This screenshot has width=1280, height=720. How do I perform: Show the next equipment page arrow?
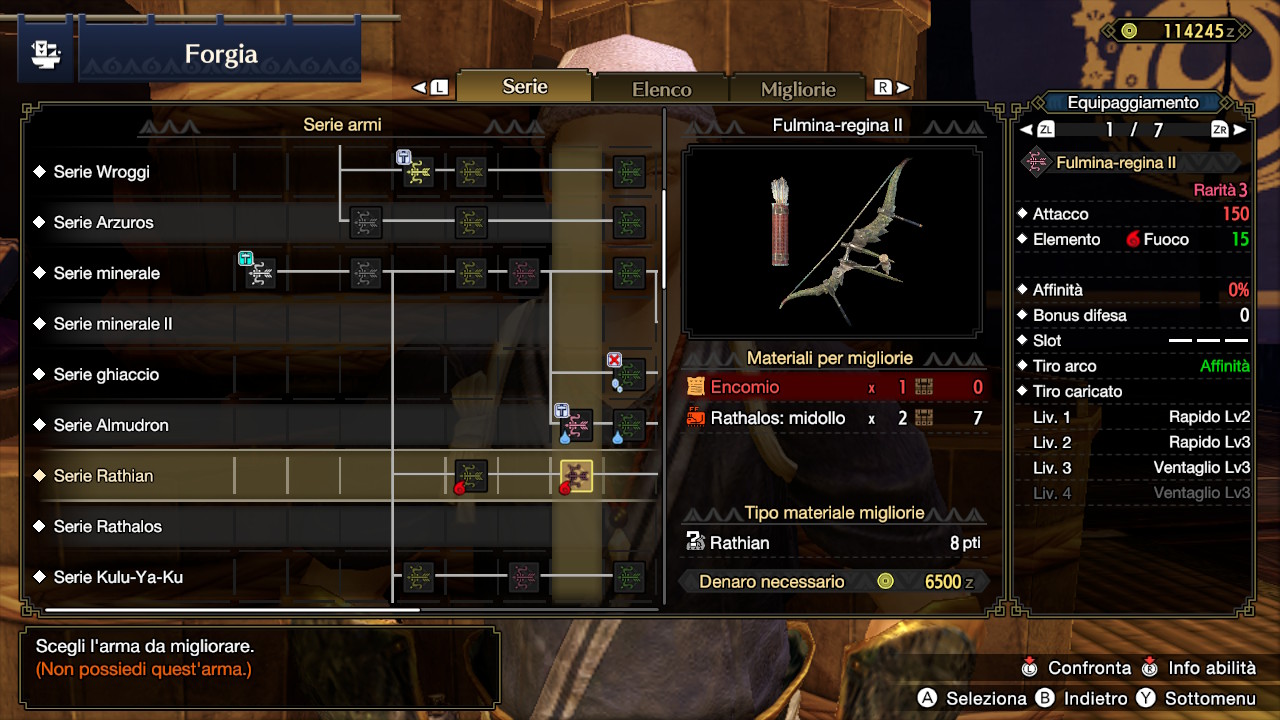[x=1240, y=130]
